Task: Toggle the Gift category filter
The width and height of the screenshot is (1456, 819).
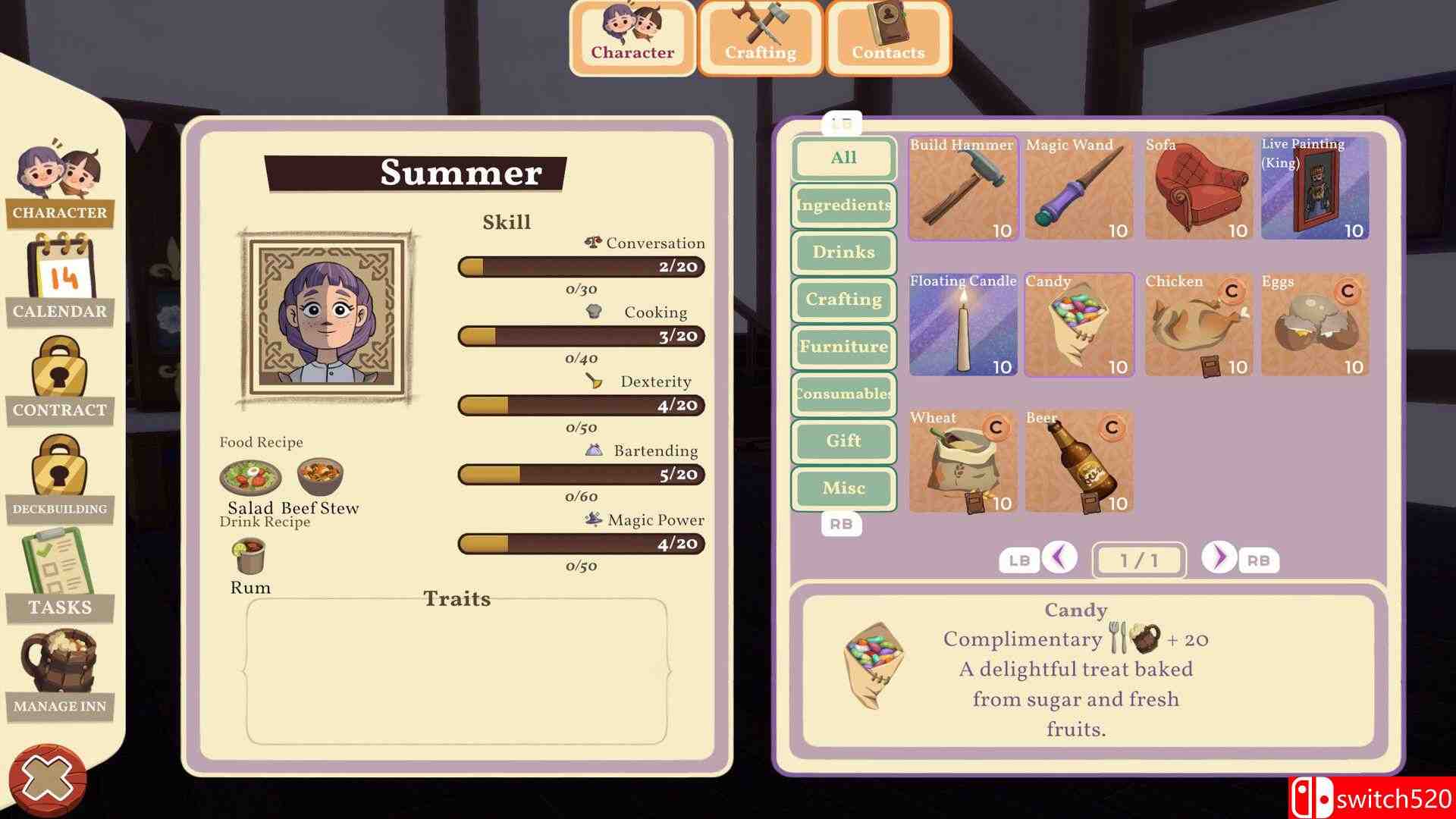Action: click(x=843, y=441)
